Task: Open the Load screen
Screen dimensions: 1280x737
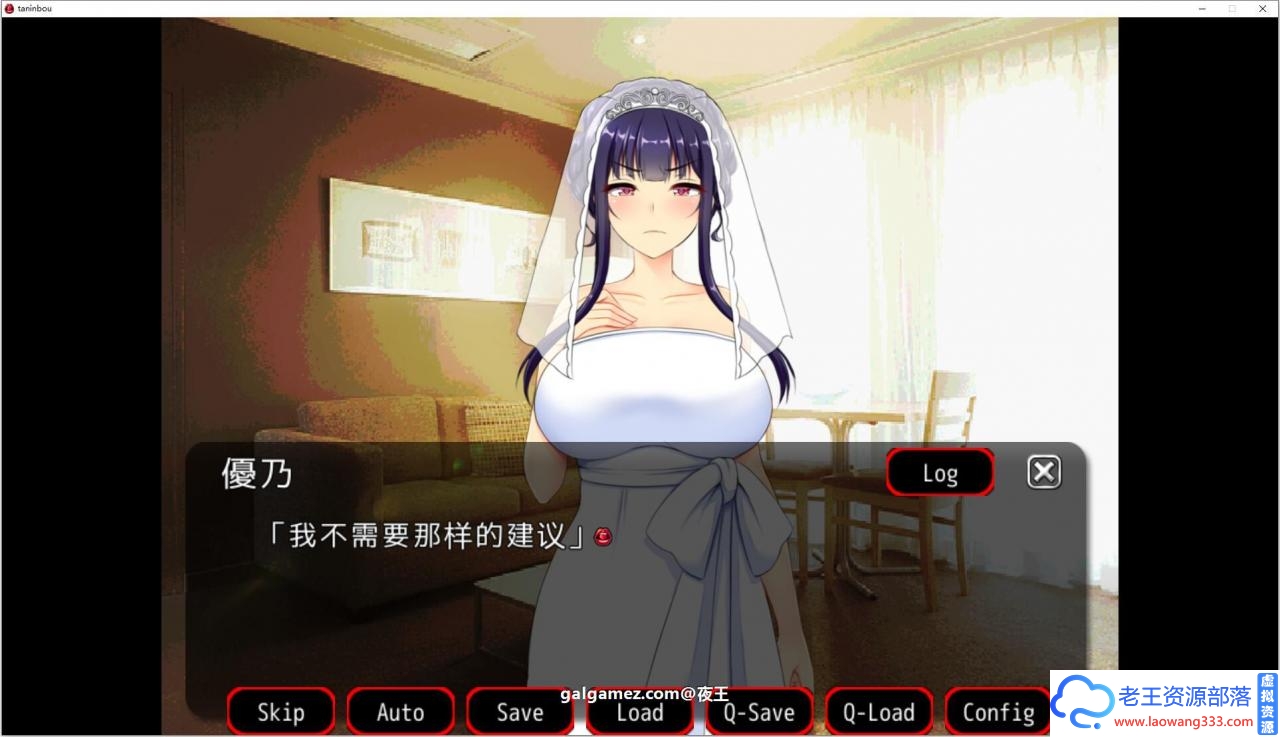Action: (x=639, y=712)
